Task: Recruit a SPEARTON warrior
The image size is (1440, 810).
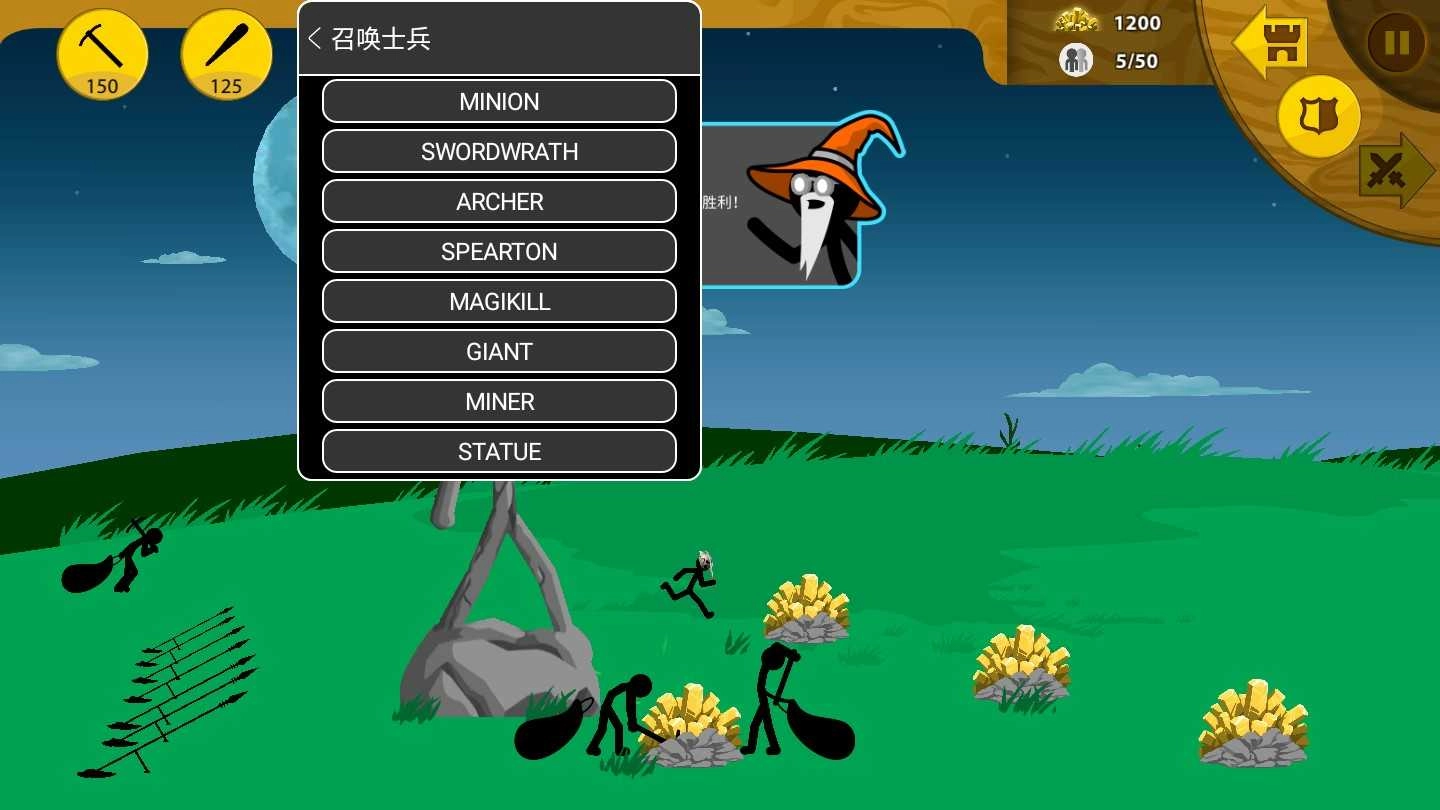Action: pyautogui.click(x=499, y=251)
